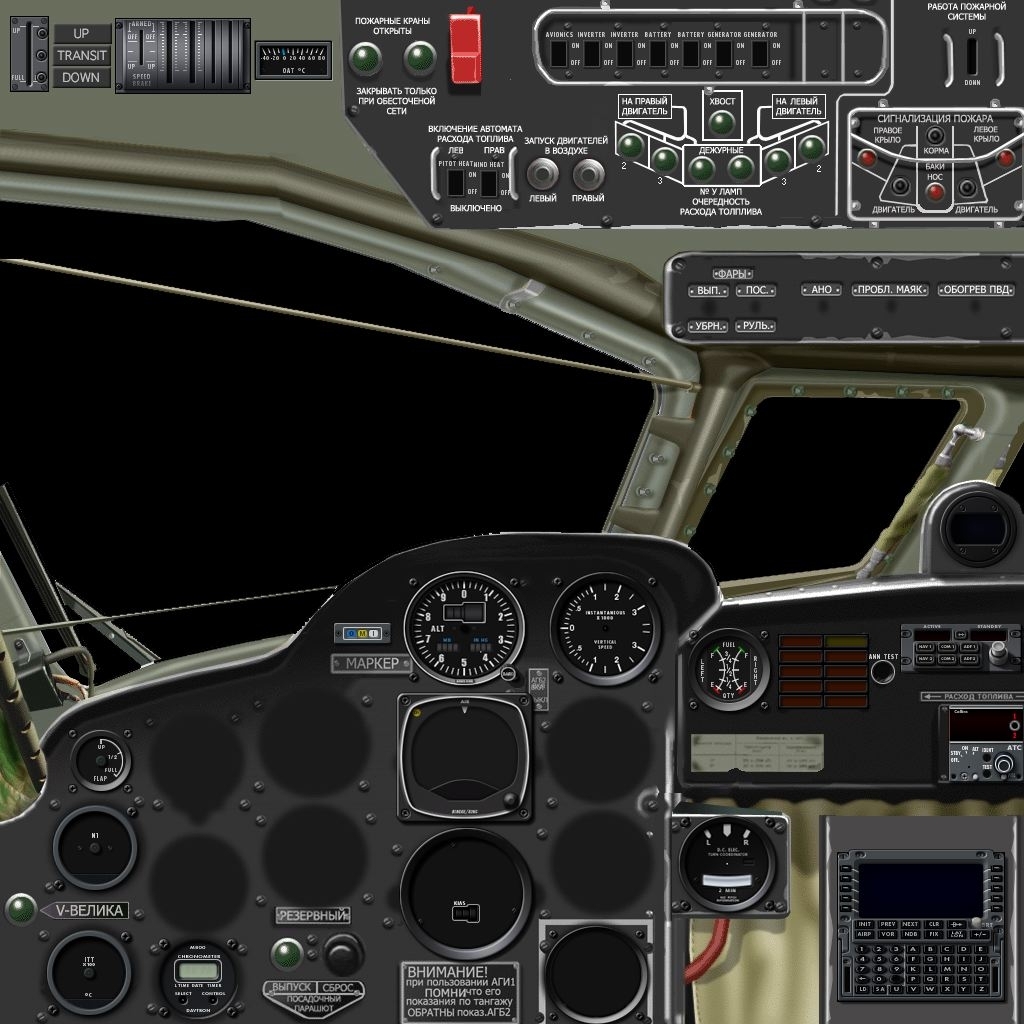This screenshot has width=1024, height=1024.
Task: Toggle the РУЛЬ. taxi light switch
Action: pos(755,326)
